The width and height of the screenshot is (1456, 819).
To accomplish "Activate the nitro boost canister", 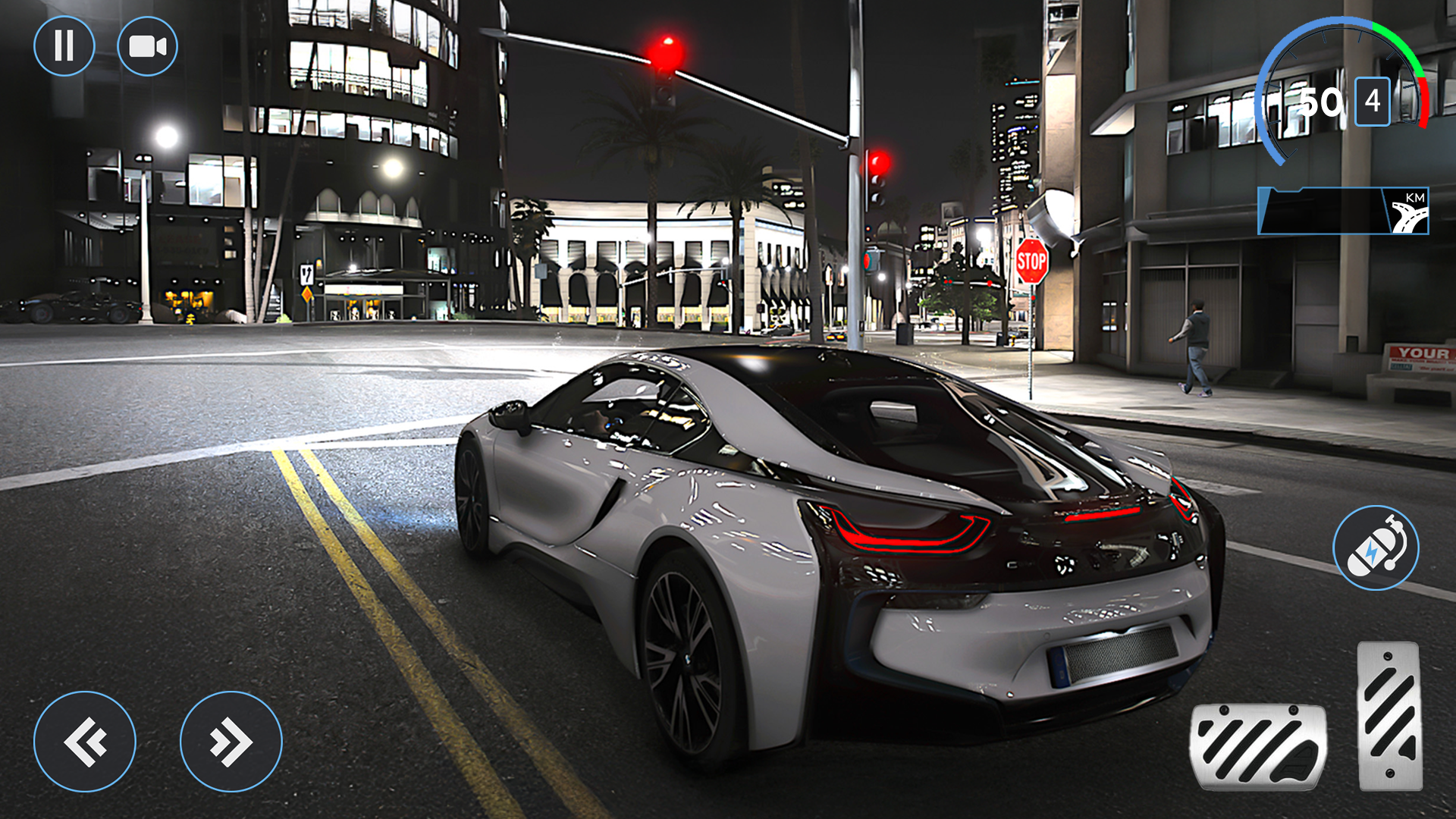I will tap(1376, 548).
